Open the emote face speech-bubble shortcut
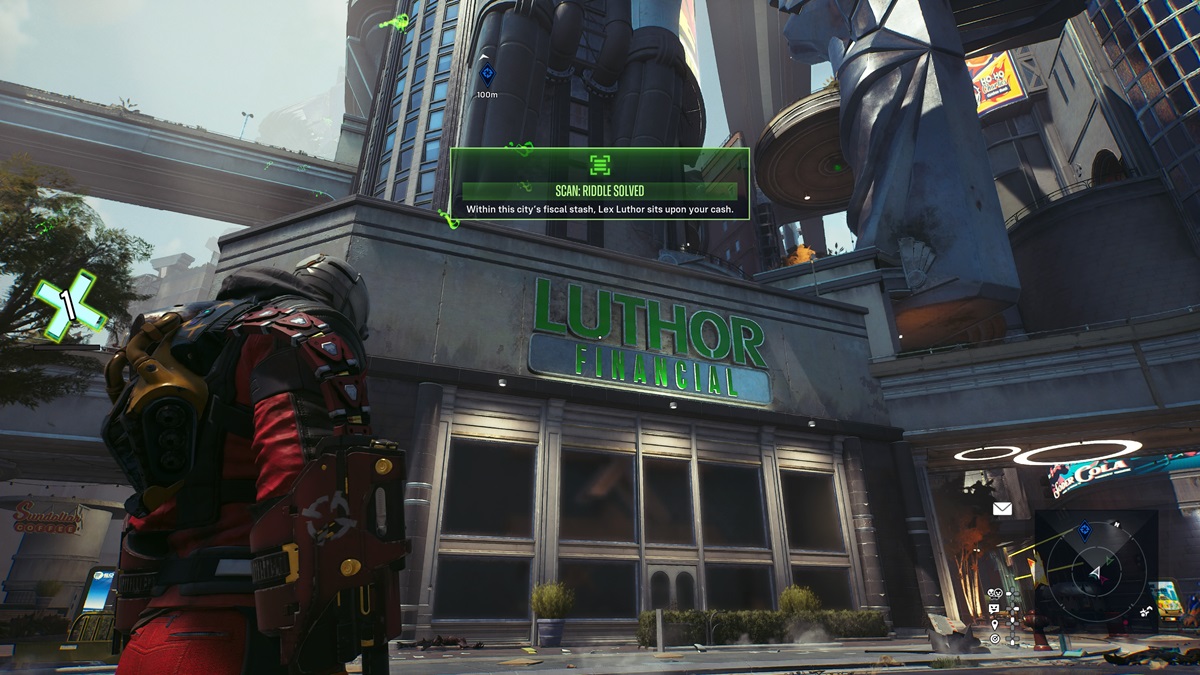Image resolution: width=1200 pixels, height=675 pixels. pos(994,608)
